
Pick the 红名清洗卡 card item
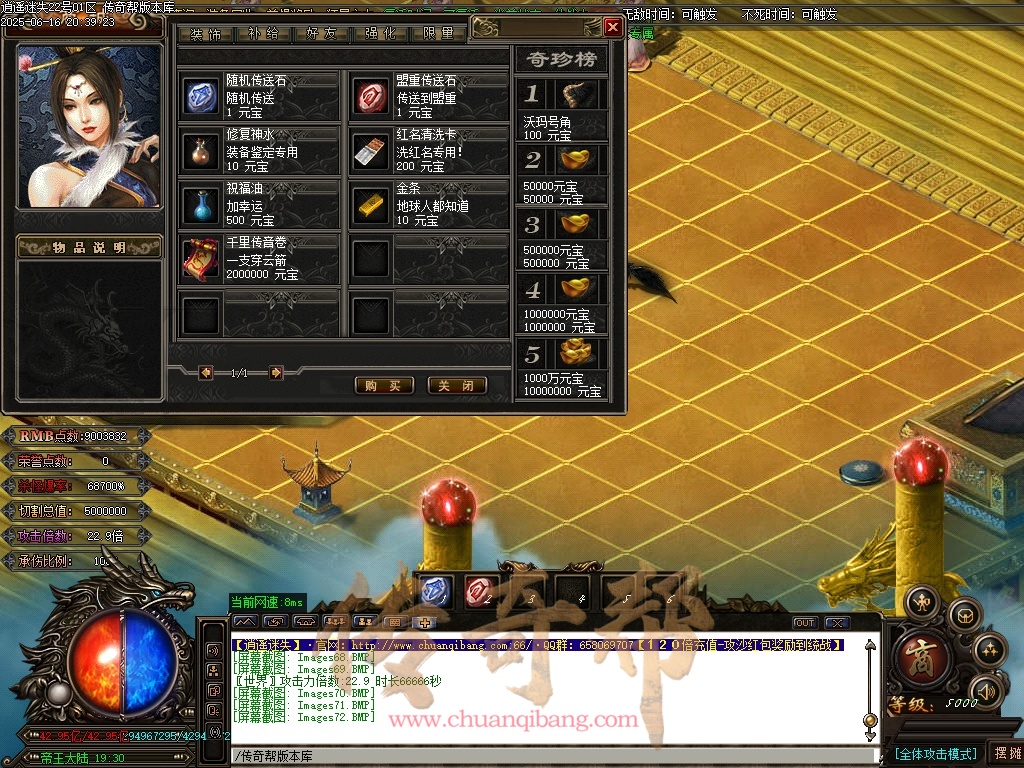(371, 150)
